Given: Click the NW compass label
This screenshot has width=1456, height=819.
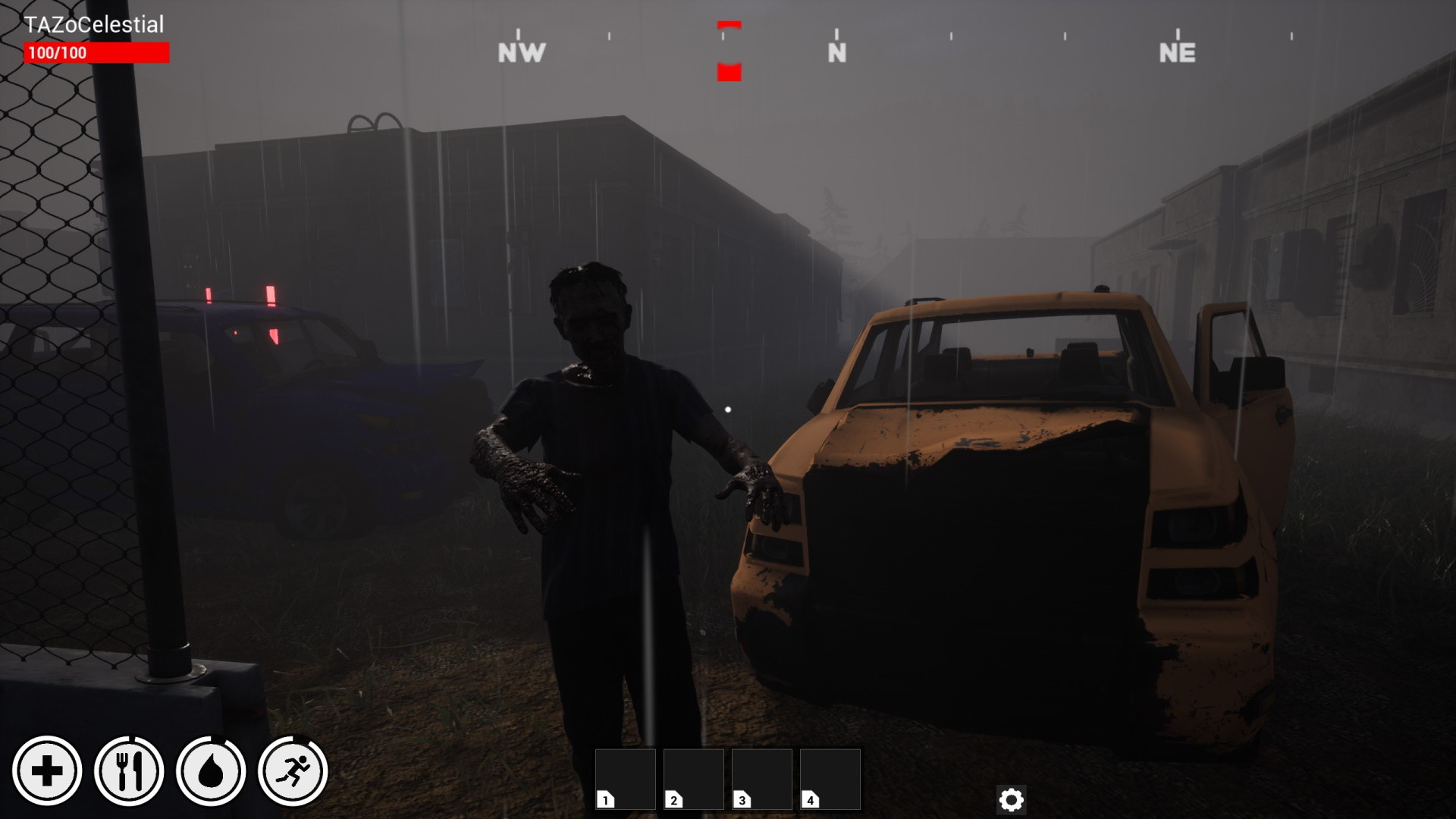Looking at the screenshot, I should (x=522, y=52).
